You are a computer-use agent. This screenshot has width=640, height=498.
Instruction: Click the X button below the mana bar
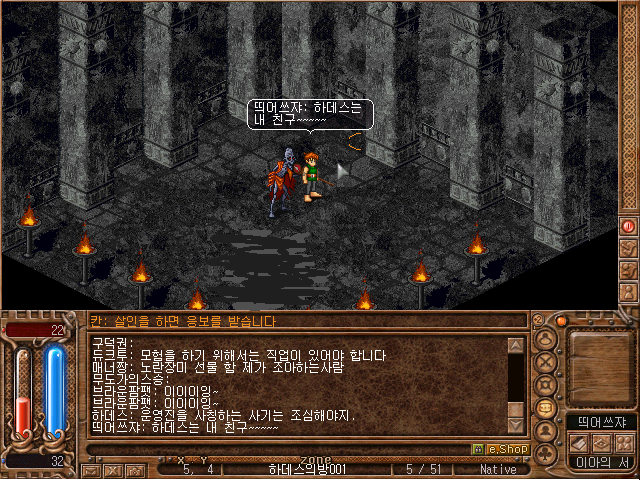pos(113,469)
